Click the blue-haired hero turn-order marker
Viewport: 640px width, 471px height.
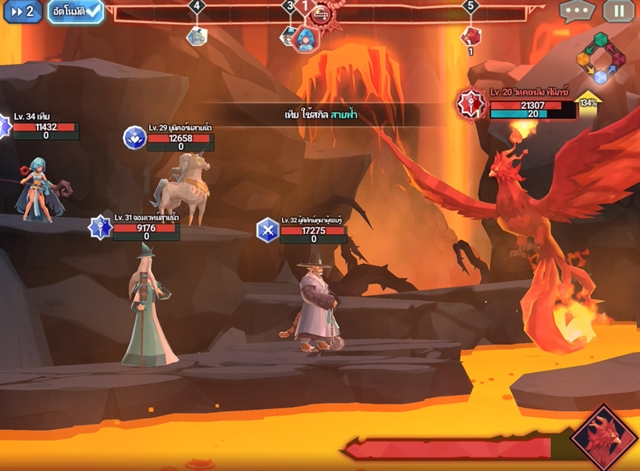[306, 38]
